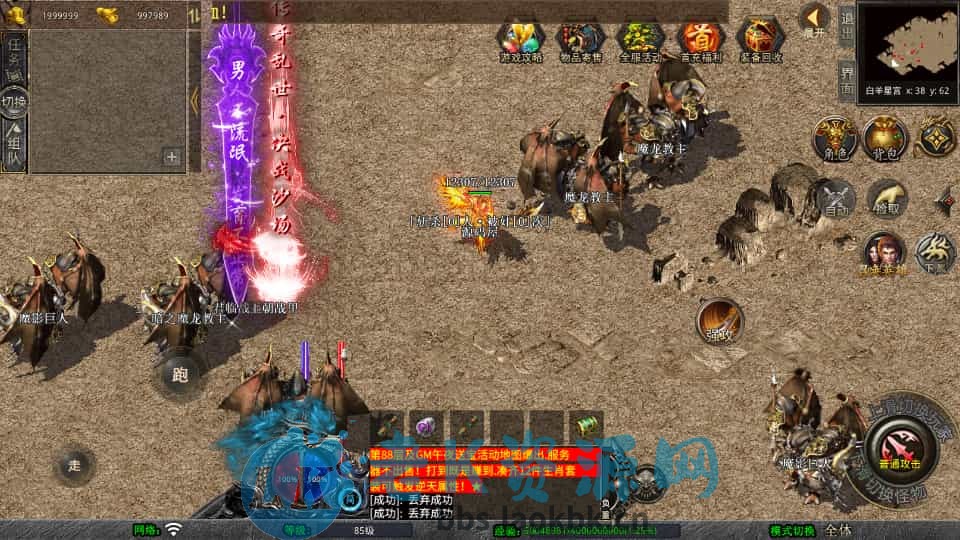
Task: Open the 物品寄售 consignment shop
Action: click(580, 40)
